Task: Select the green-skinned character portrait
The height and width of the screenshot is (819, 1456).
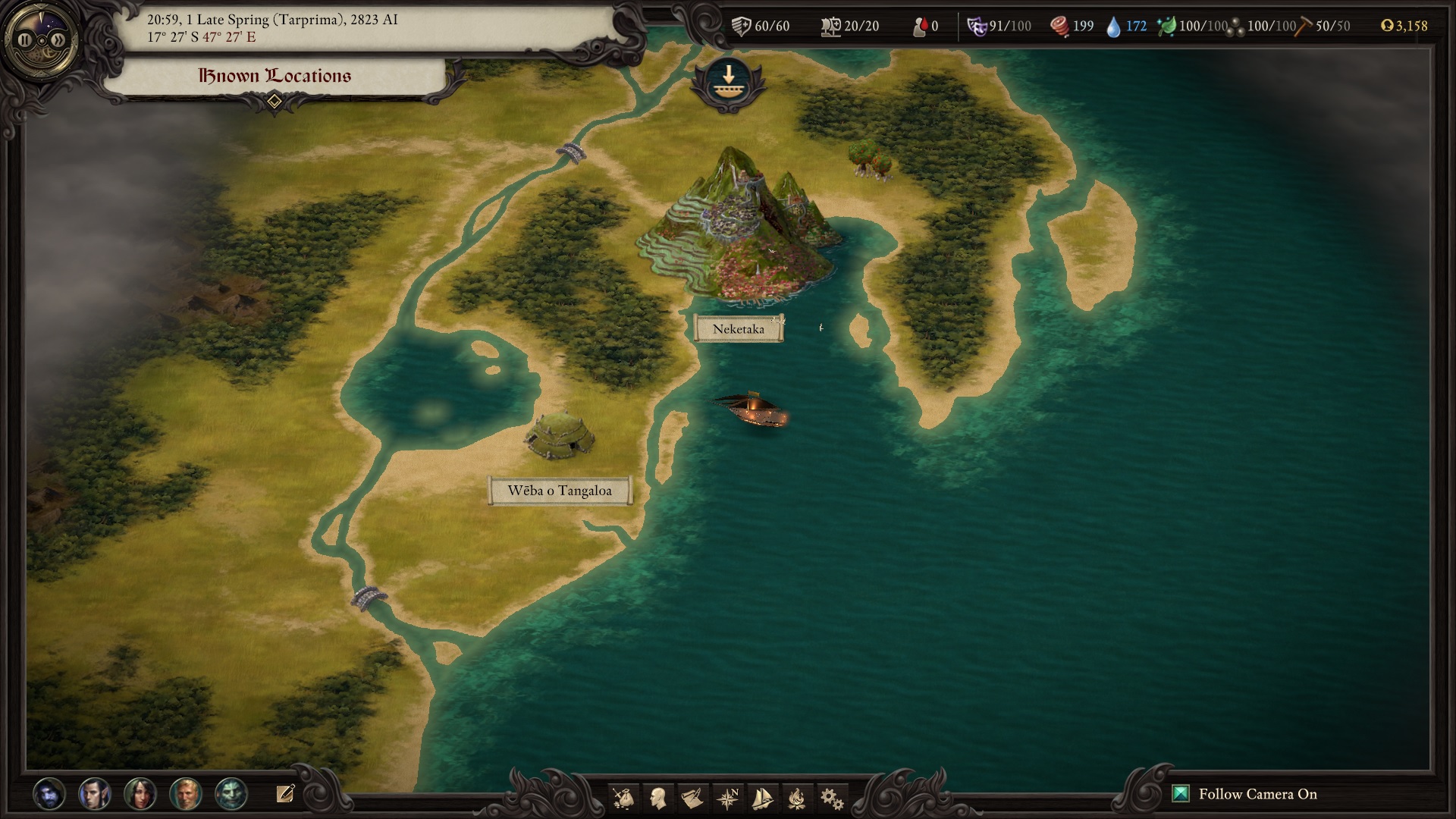Action: point(231,794)
